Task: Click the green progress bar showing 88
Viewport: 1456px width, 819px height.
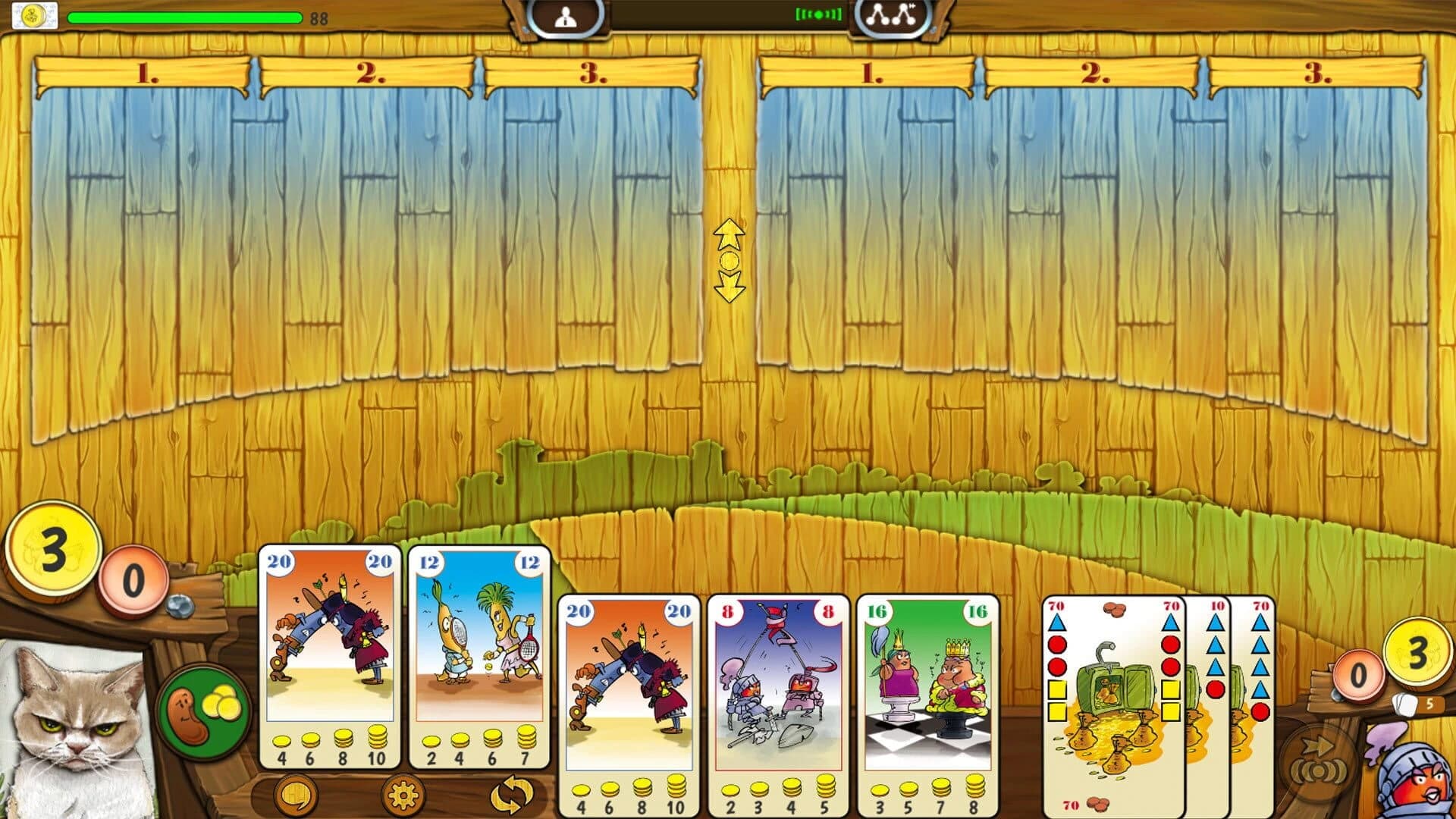Action: click(x=184, y=17)
